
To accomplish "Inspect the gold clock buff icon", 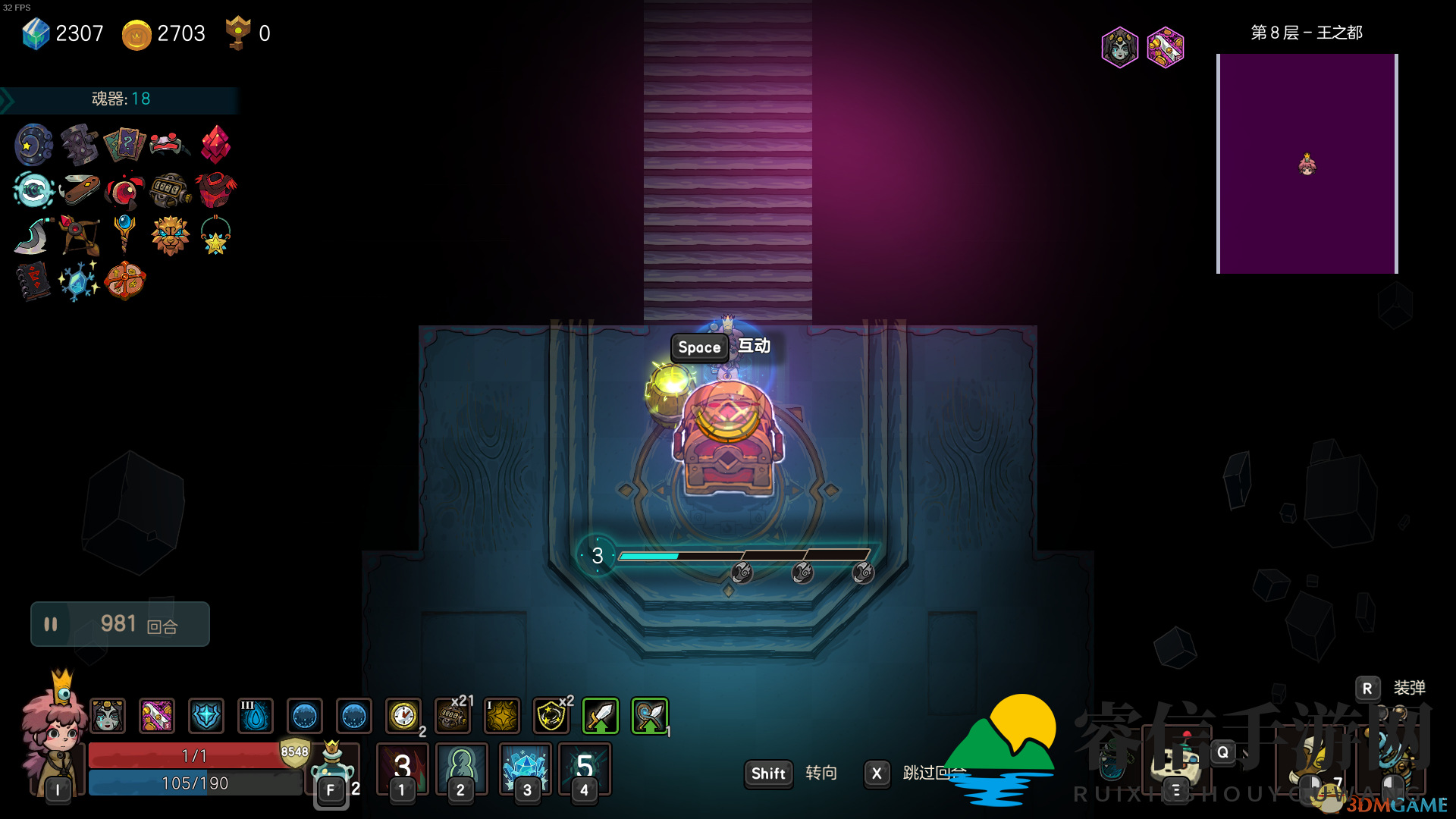I will 403,716.
